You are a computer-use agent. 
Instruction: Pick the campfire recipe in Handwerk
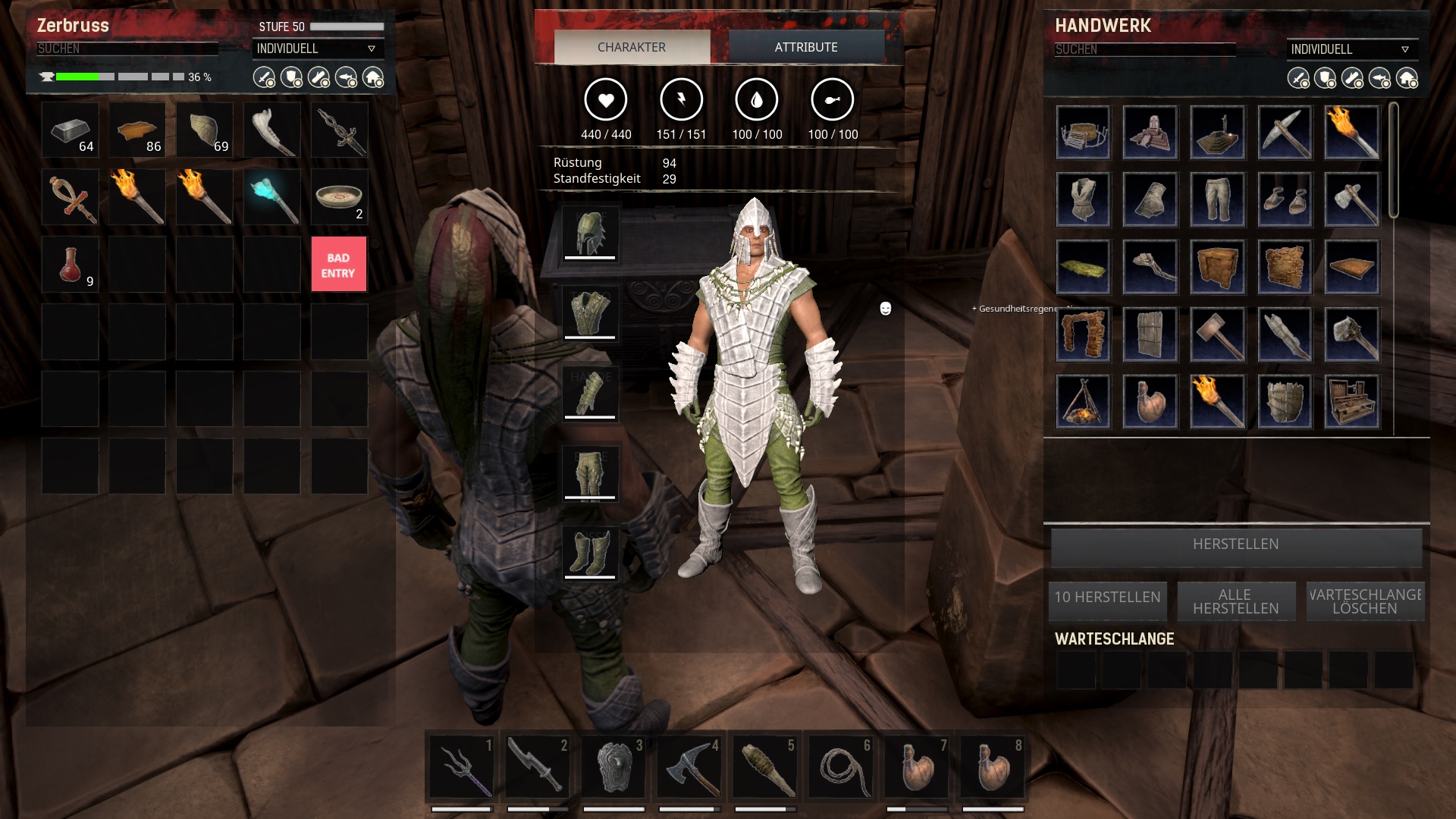(1082, 401)
